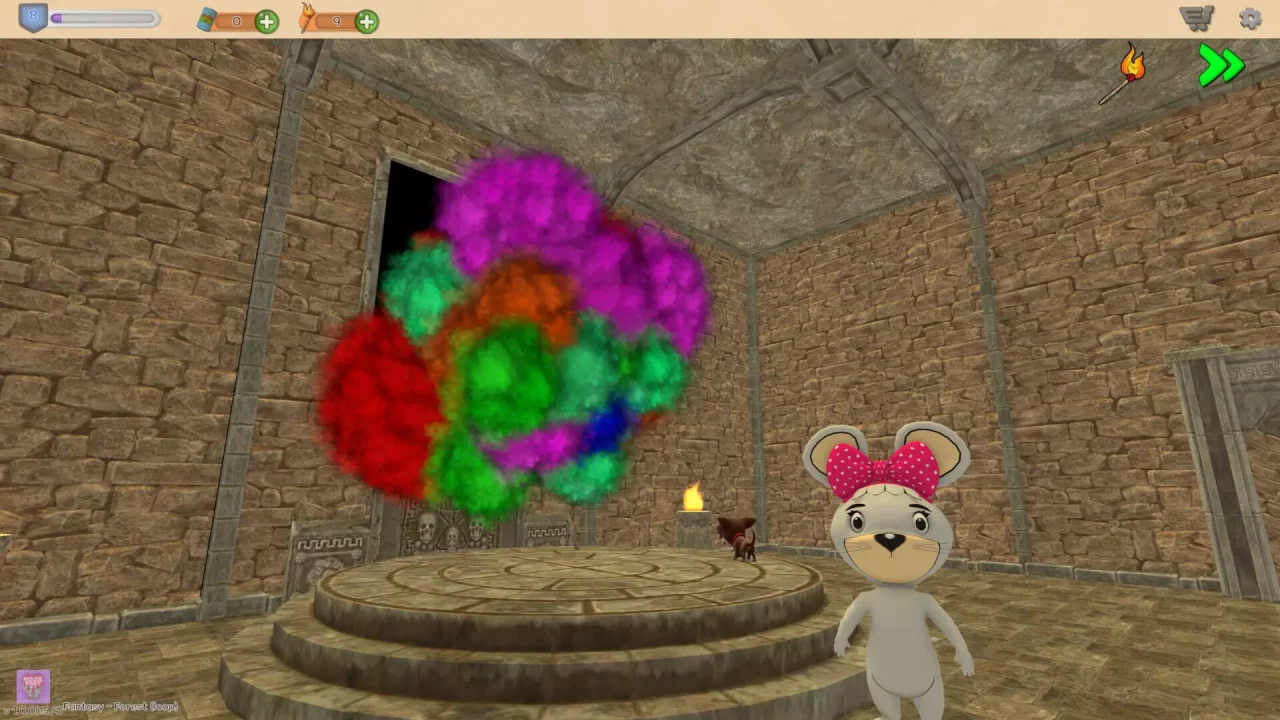This screenshot has width=1280, height=720.
Task: Open the Mouse Fort logo thumbnail
Action: [x=33, y=686]
